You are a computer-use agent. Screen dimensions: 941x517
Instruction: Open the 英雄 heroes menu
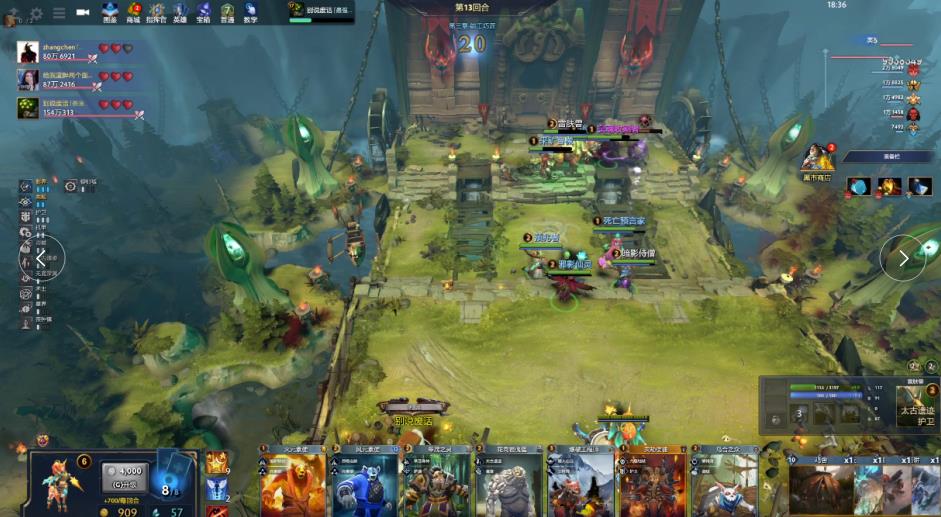click(180, 12)
